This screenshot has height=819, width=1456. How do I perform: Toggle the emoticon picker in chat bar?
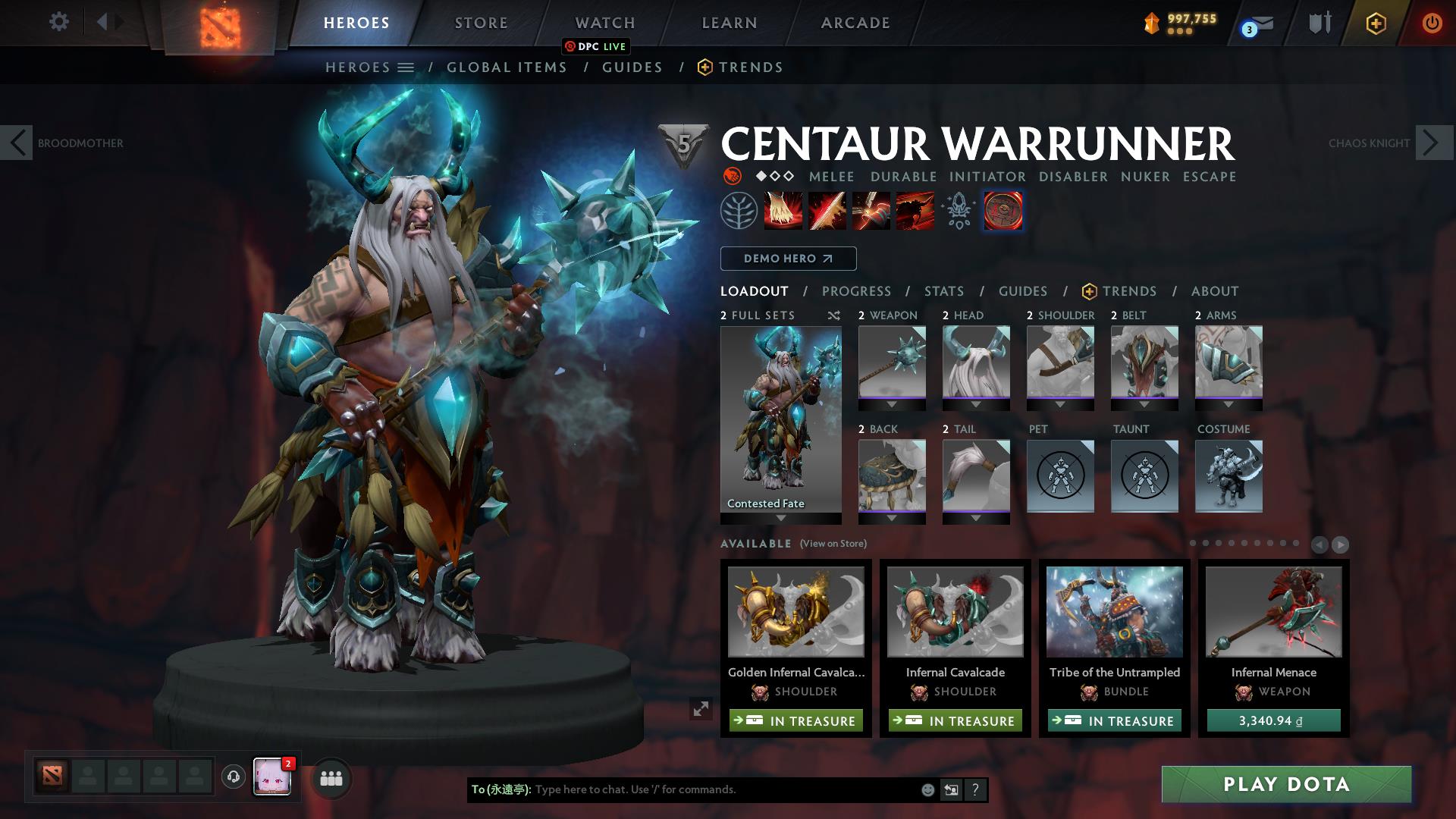pos(927,790)
